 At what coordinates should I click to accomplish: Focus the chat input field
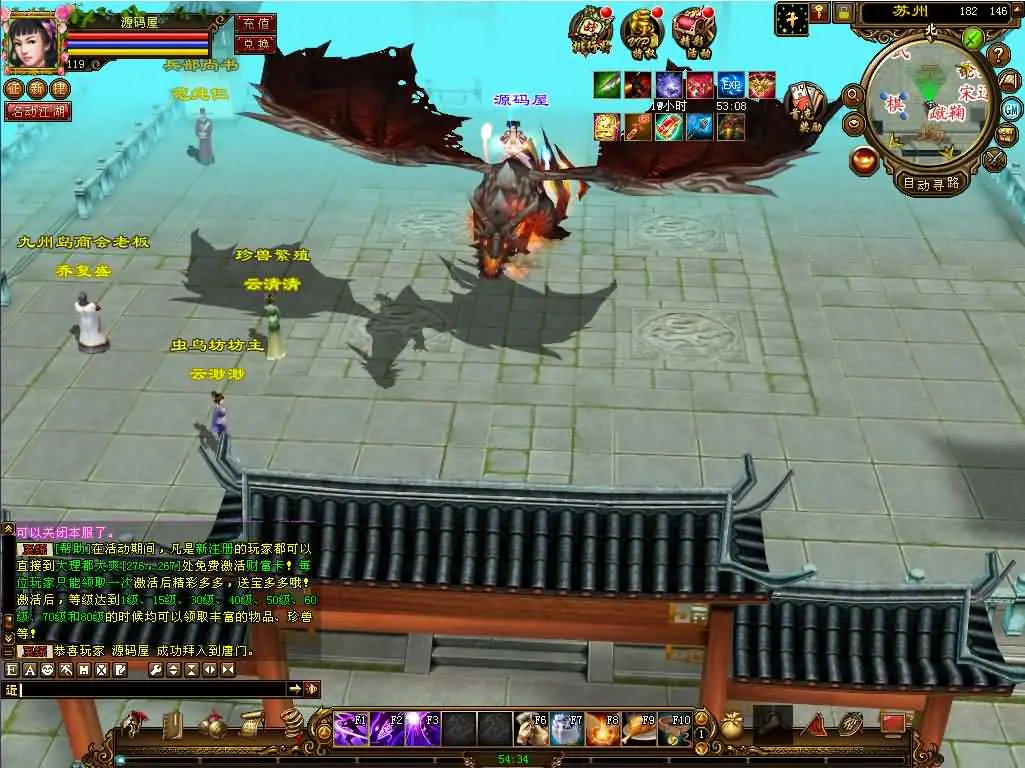pyautogui.click(x=150, y=689)
